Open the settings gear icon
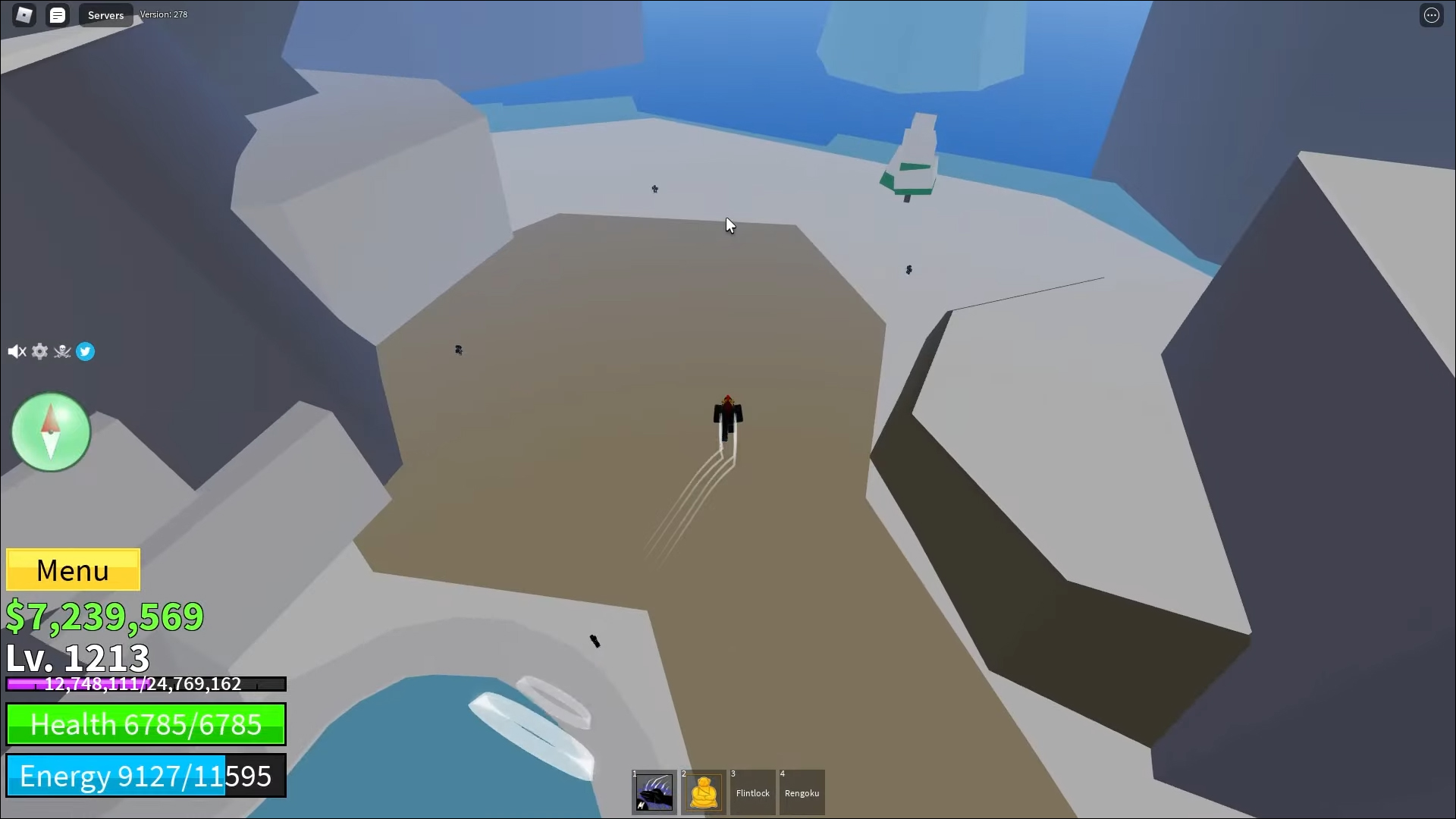 click(x=39, y=351)
